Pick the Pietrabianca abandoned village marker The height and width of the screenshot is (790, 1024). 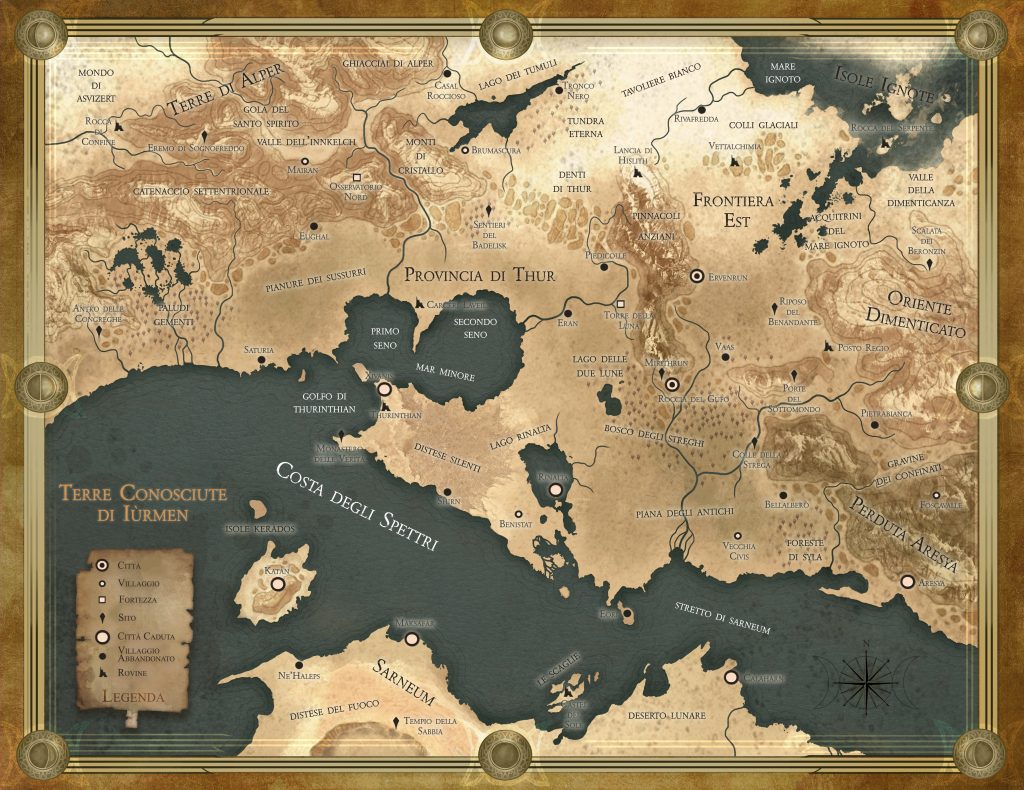(874, 425)
